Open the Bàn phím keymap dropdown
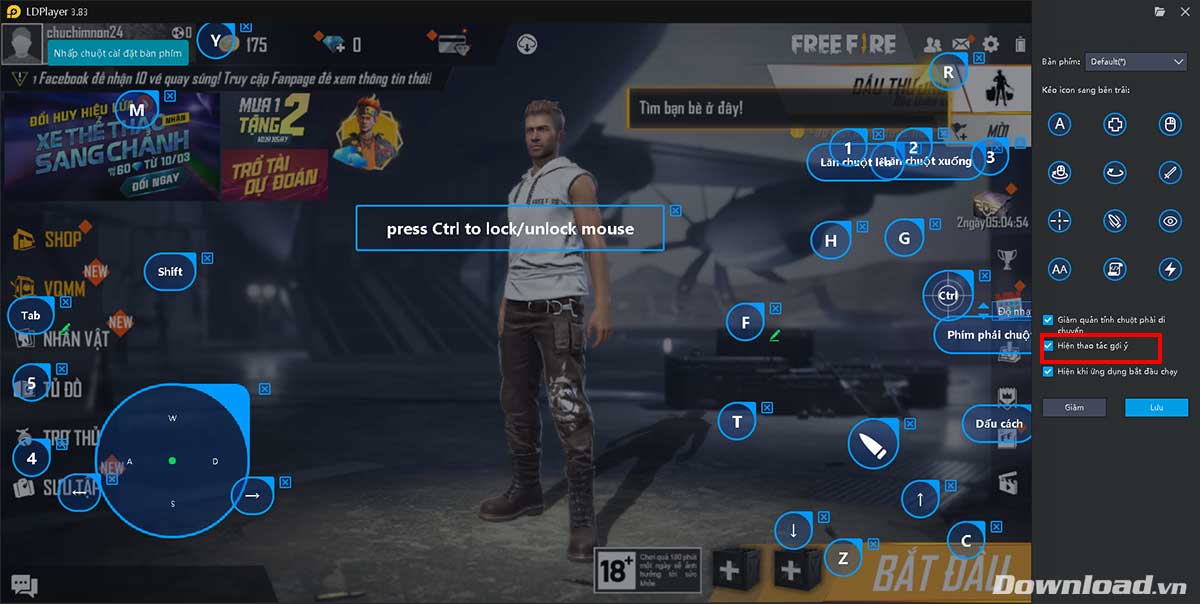This screenshot has height=604, width=1200. tap(1136, 61)
